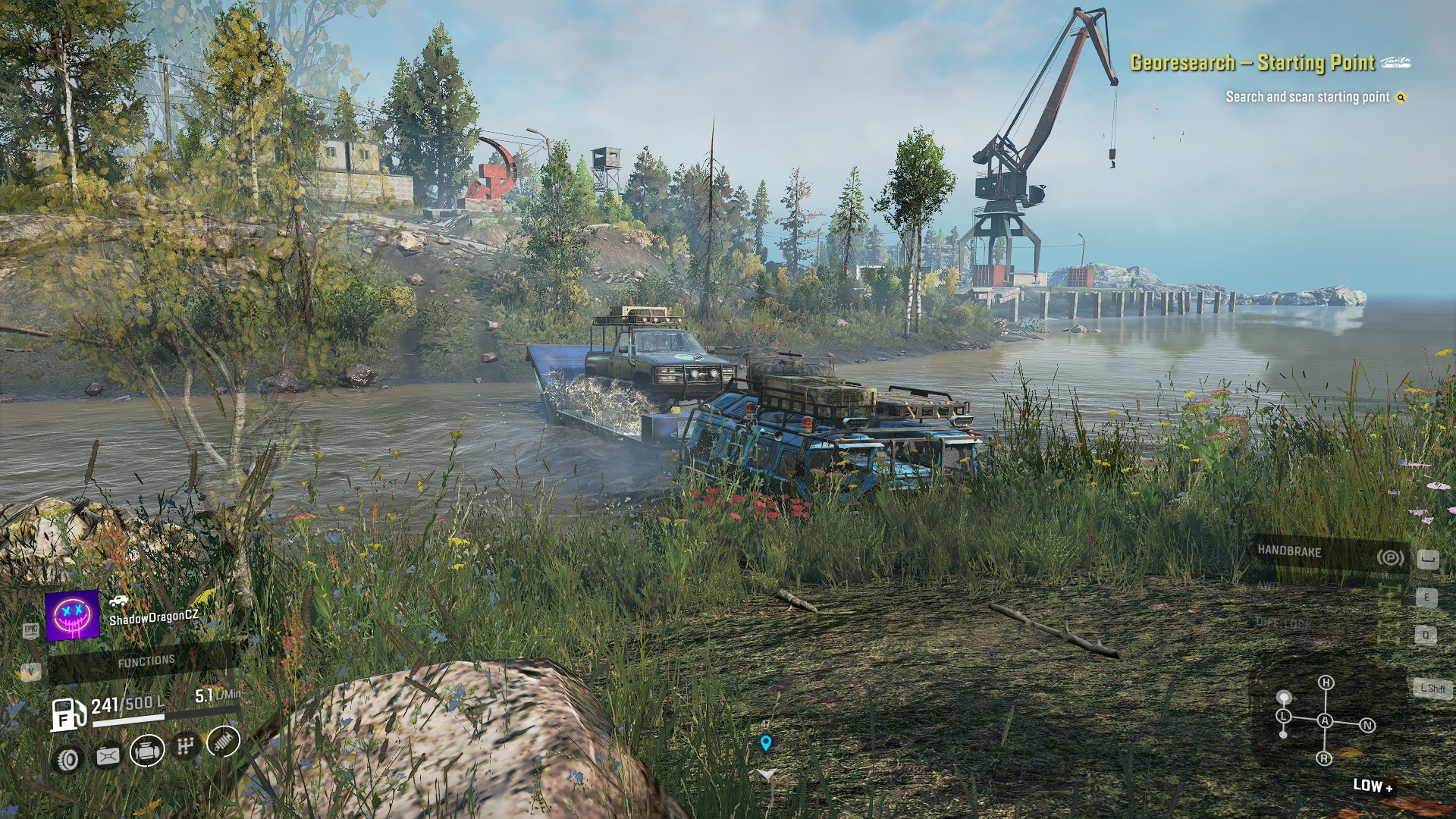Click ShadowDragonCZ's neon smiley avatar
The image size is (1456, 819).
point(73,615)
